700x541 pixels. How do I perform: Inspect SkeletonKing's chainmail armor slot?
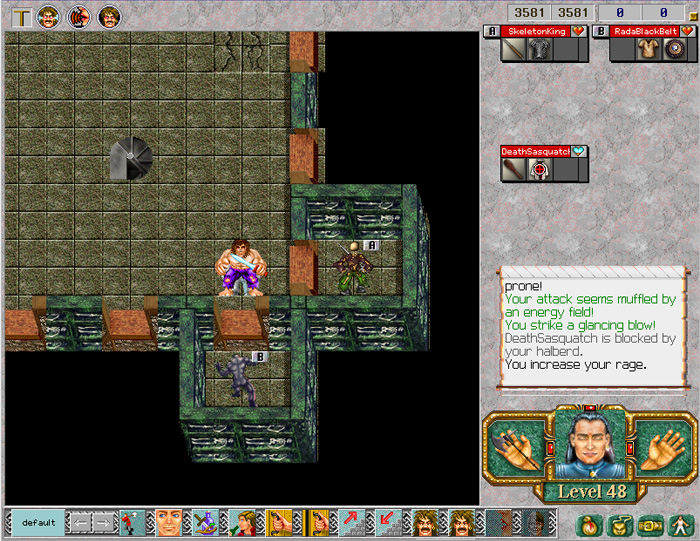coord(541,50)
